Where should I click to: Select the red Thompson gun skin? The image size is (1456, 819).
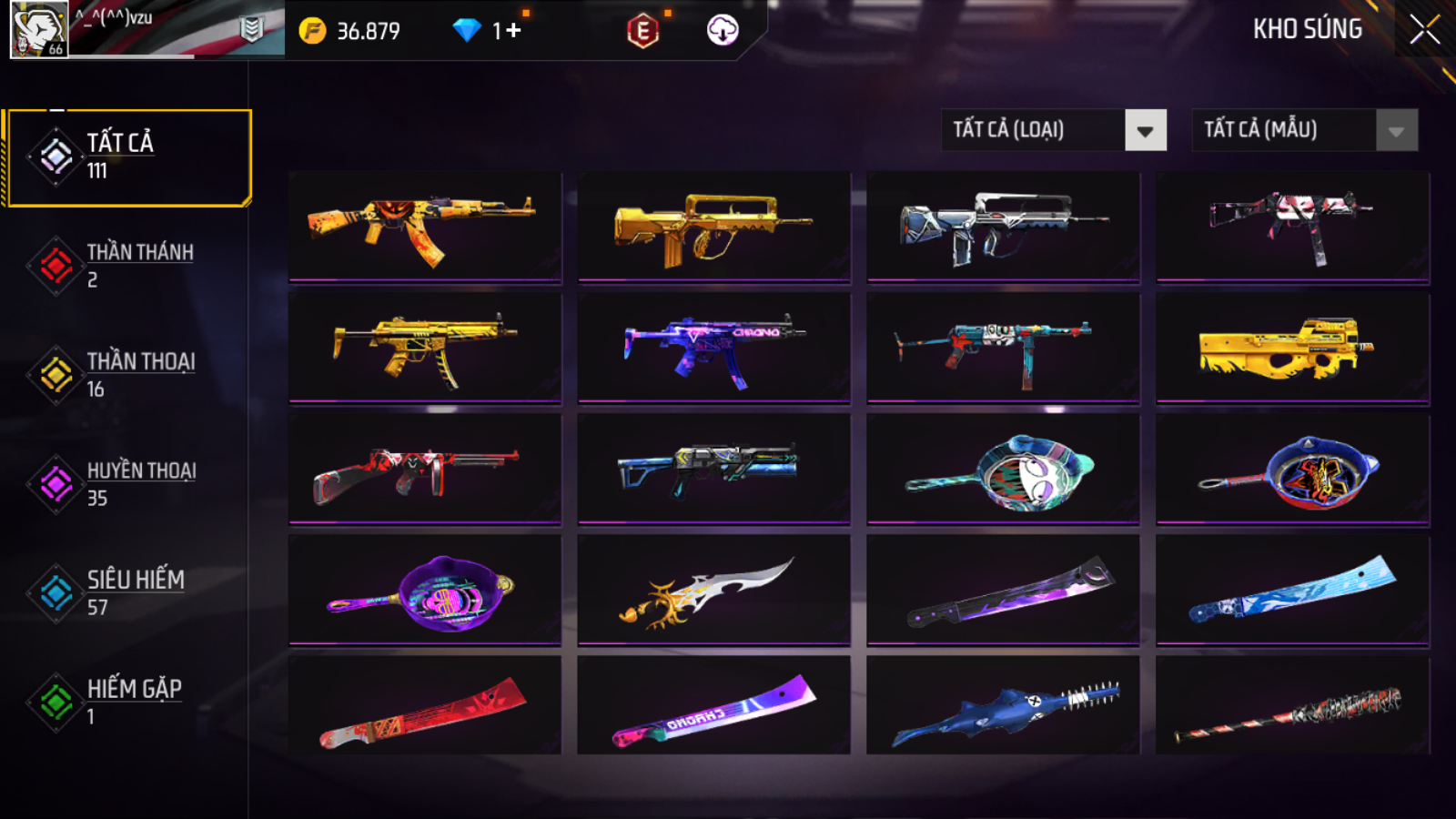click(x=425, y=469)
